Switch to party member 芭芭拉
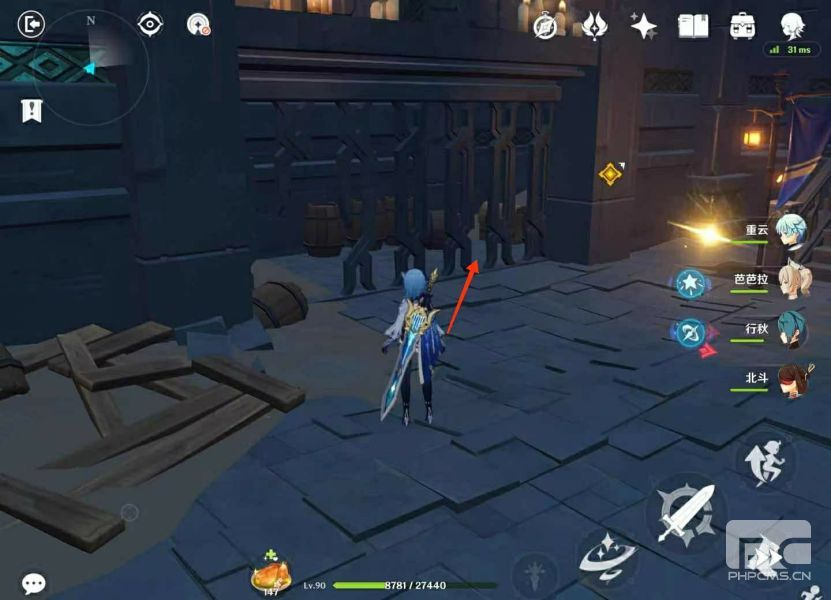831x600 pixels. 789,281
